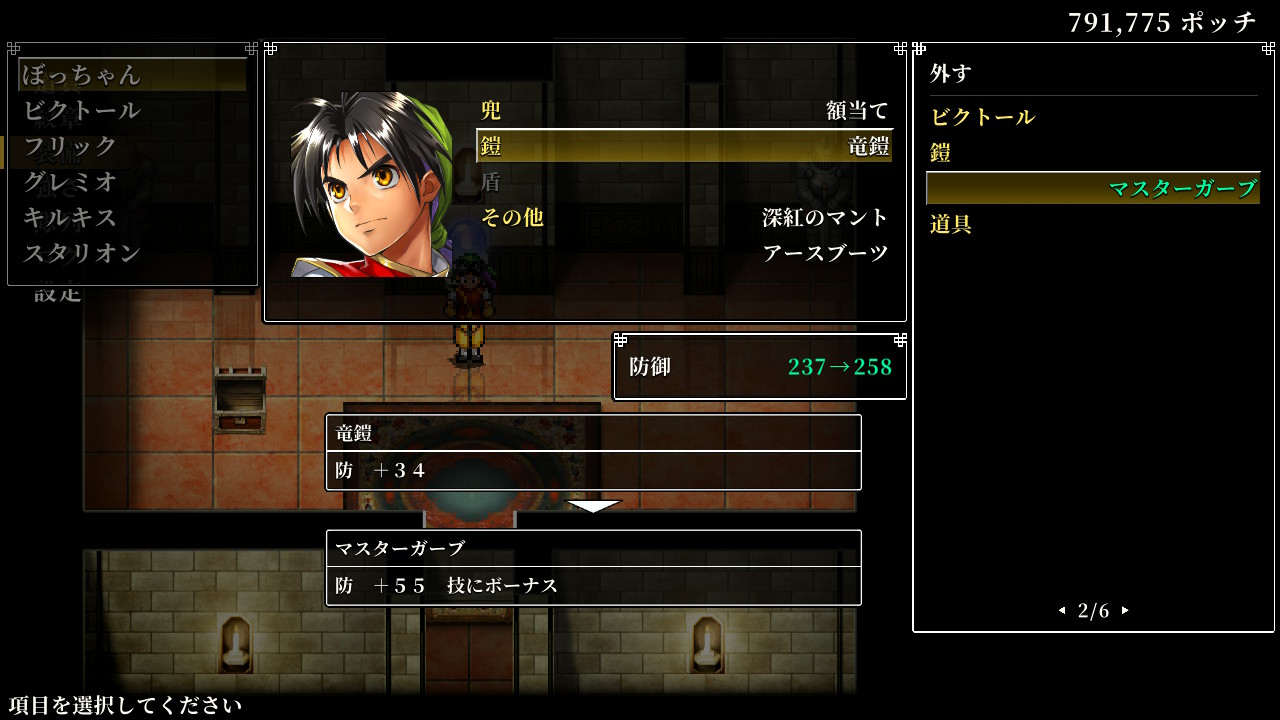Equip the マスターガーブ armor
Viewport: 1280px width, 720px height.
(x=1092, y=189)
